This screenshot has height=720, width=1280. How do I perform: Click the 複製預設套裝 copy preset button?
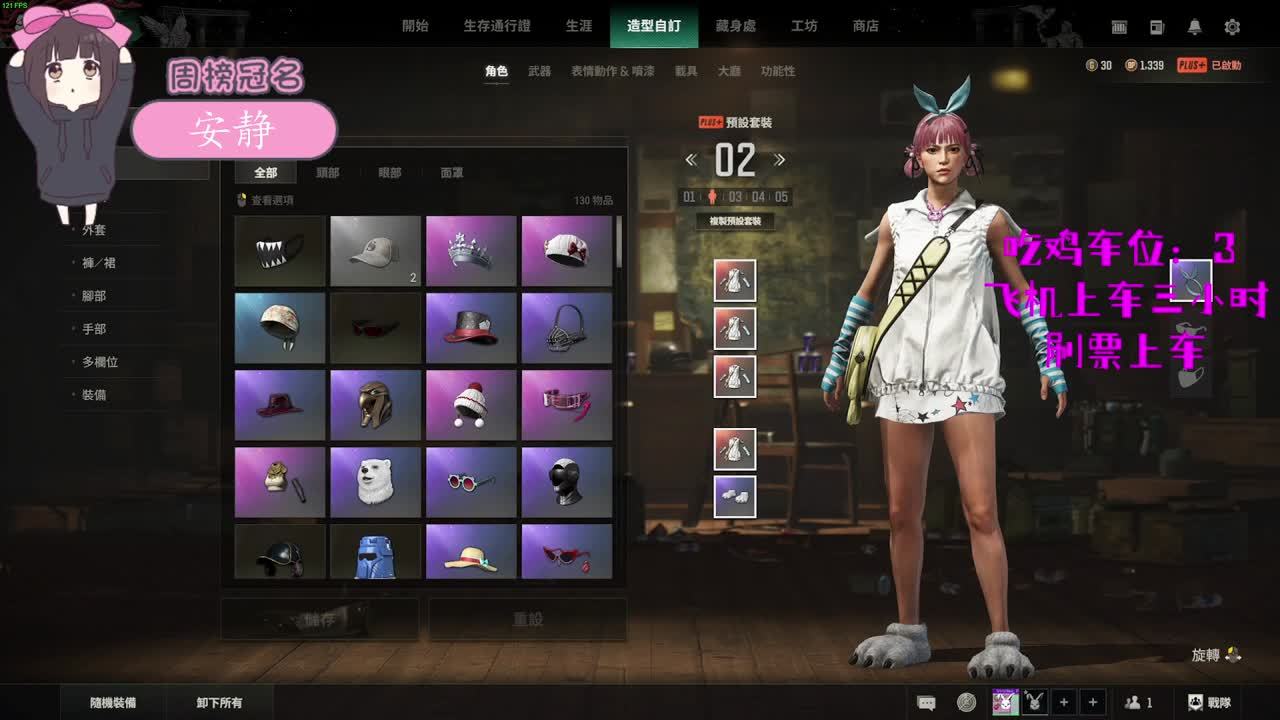735,221
